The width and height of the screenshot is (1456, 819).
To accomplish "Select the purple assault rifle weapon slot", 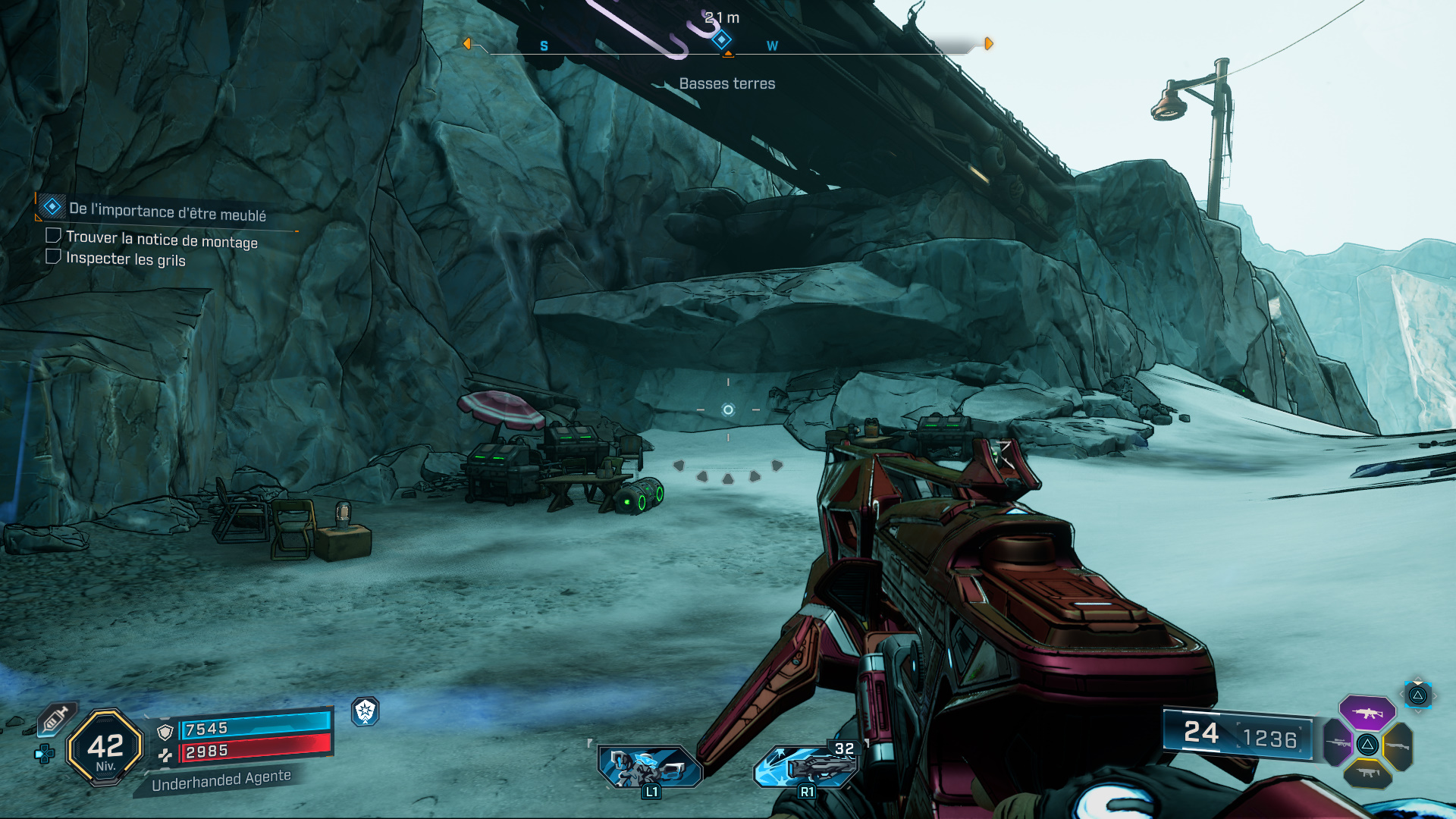I will [1367, 713].
